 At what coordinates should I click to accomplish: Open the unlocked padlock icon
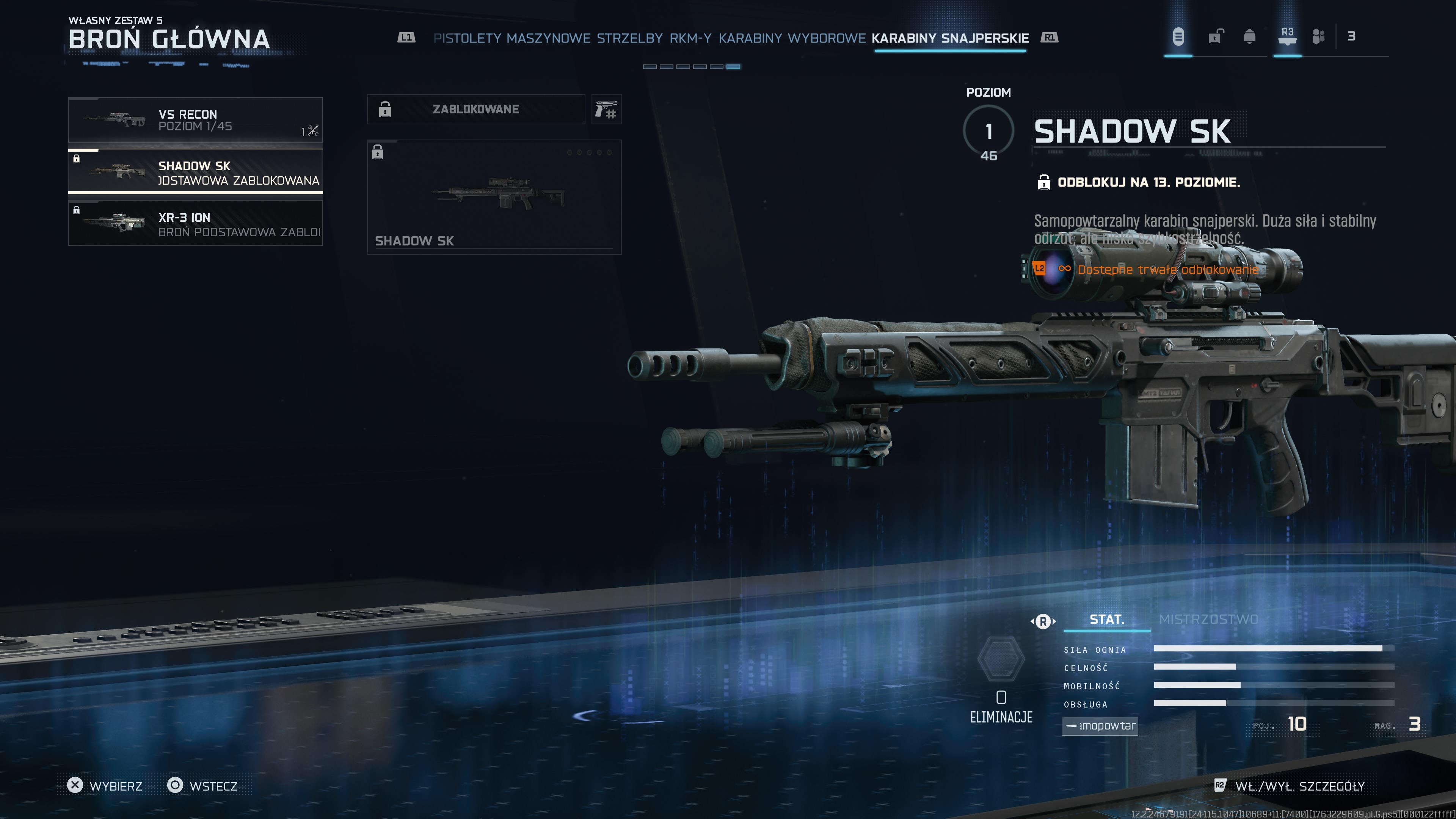coord(1215,37)
